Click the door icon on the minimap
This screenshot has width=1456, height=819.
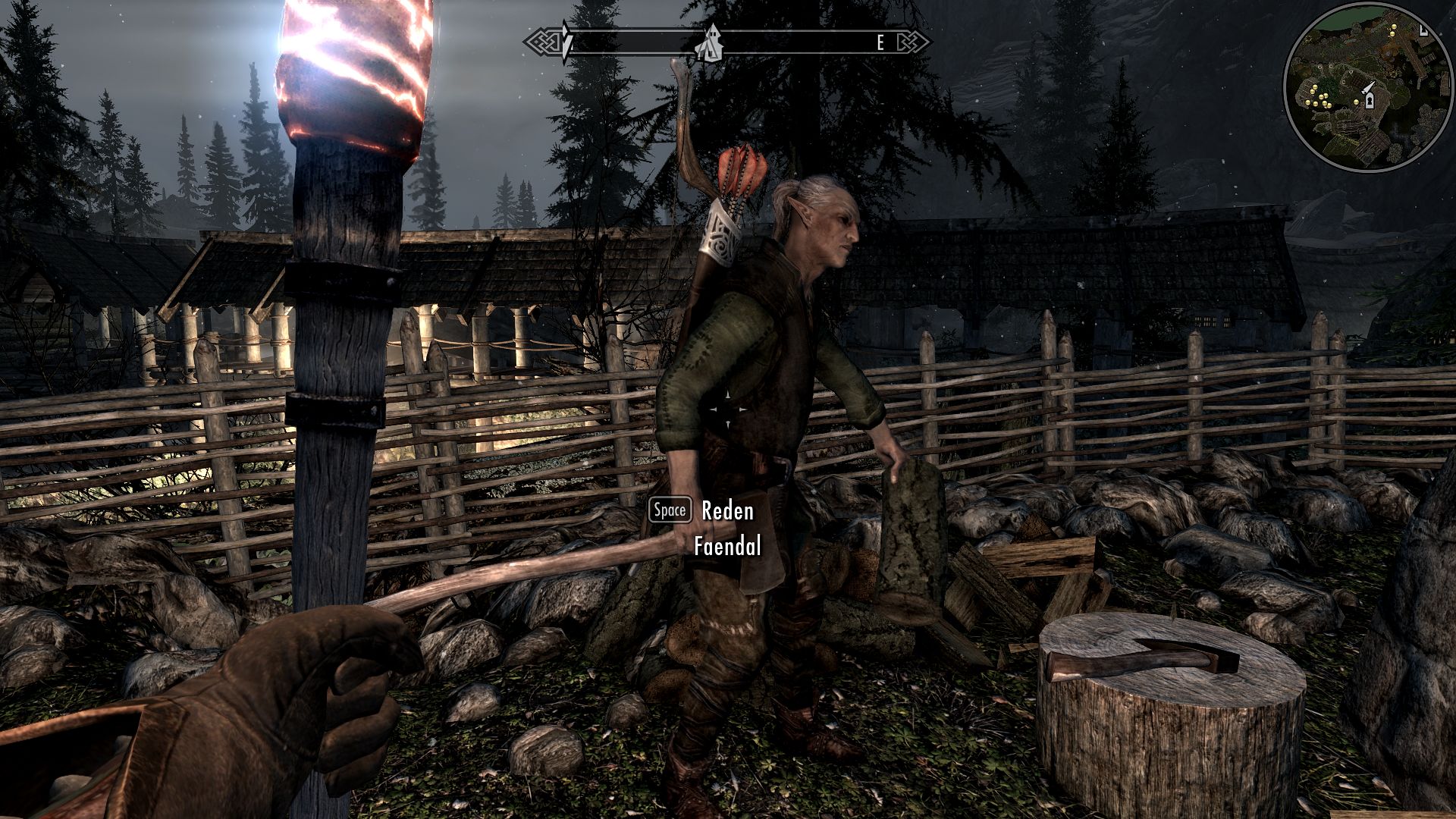[1370, 101]
